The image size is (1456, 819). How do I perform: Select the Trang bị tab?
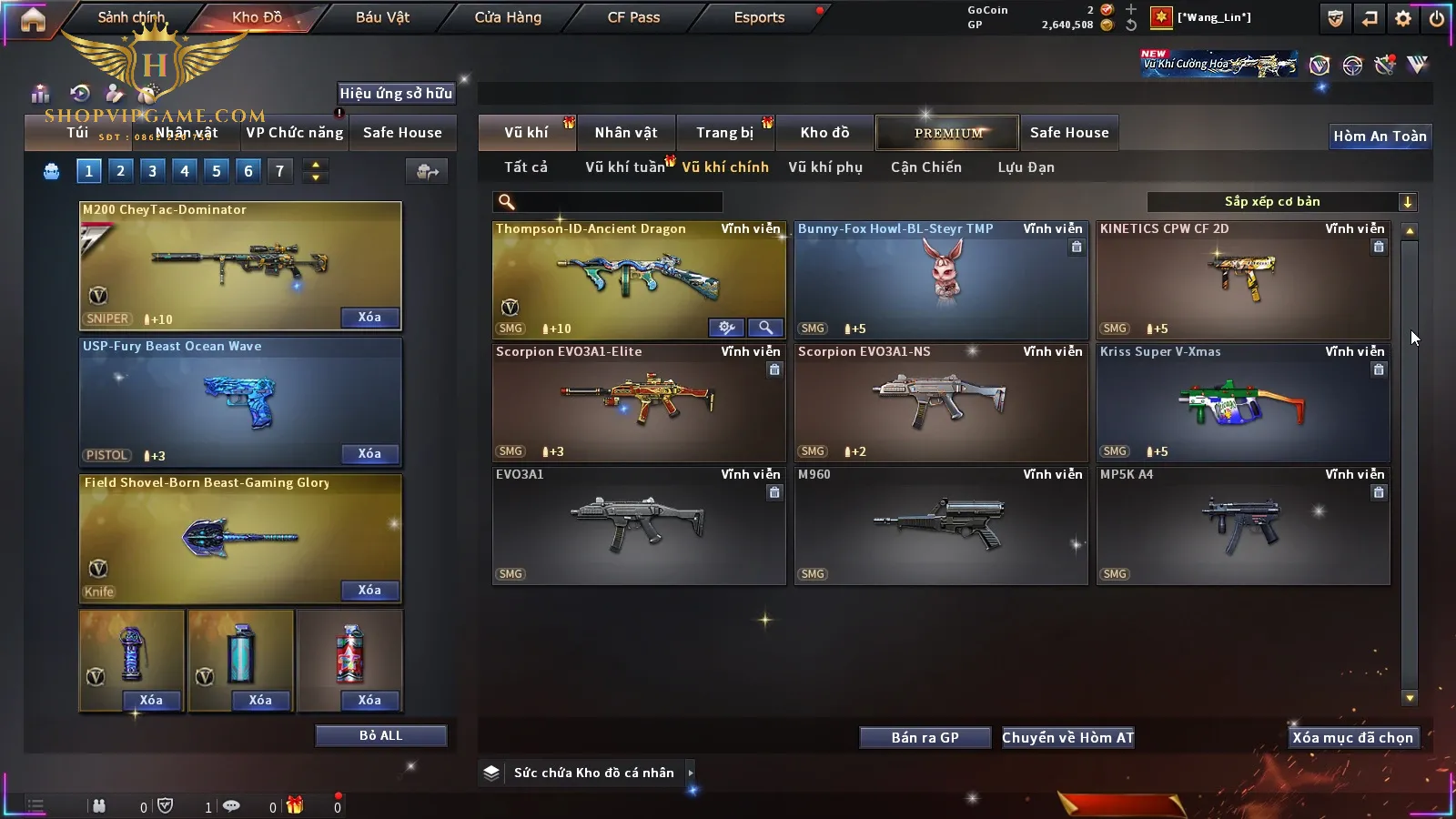click(x=725, y=133)
